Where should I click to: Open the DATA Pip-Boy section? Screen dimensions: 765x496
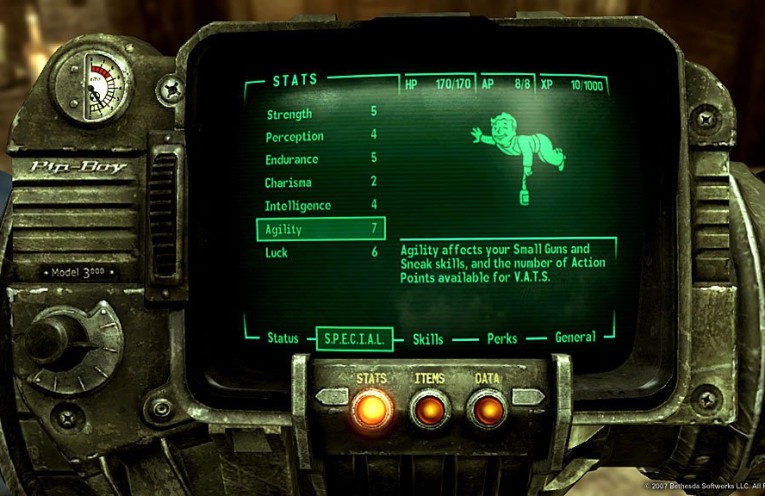[x=487, y=410]
